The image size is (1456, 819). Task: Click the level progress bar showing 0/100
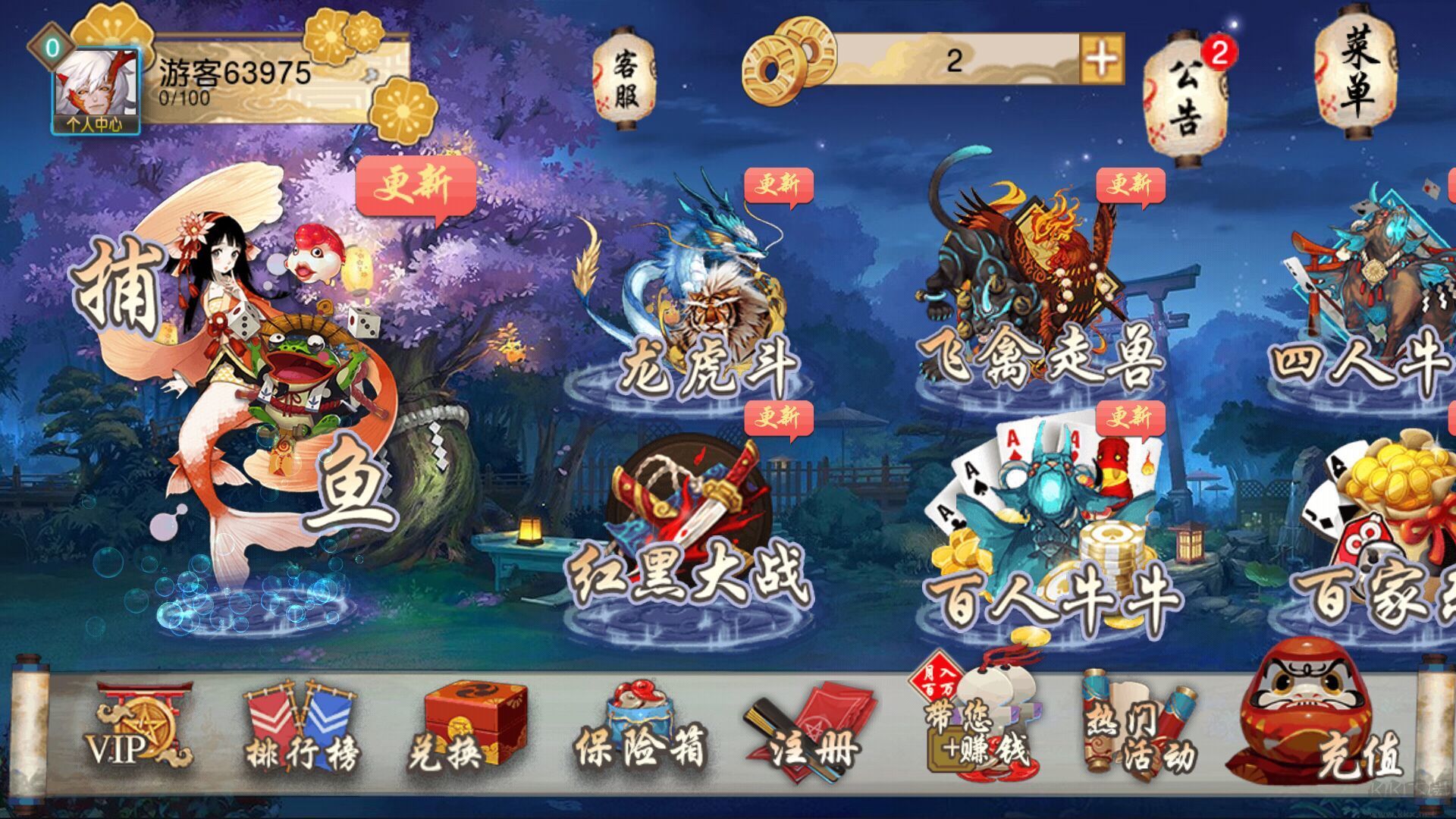coord(186,97)
